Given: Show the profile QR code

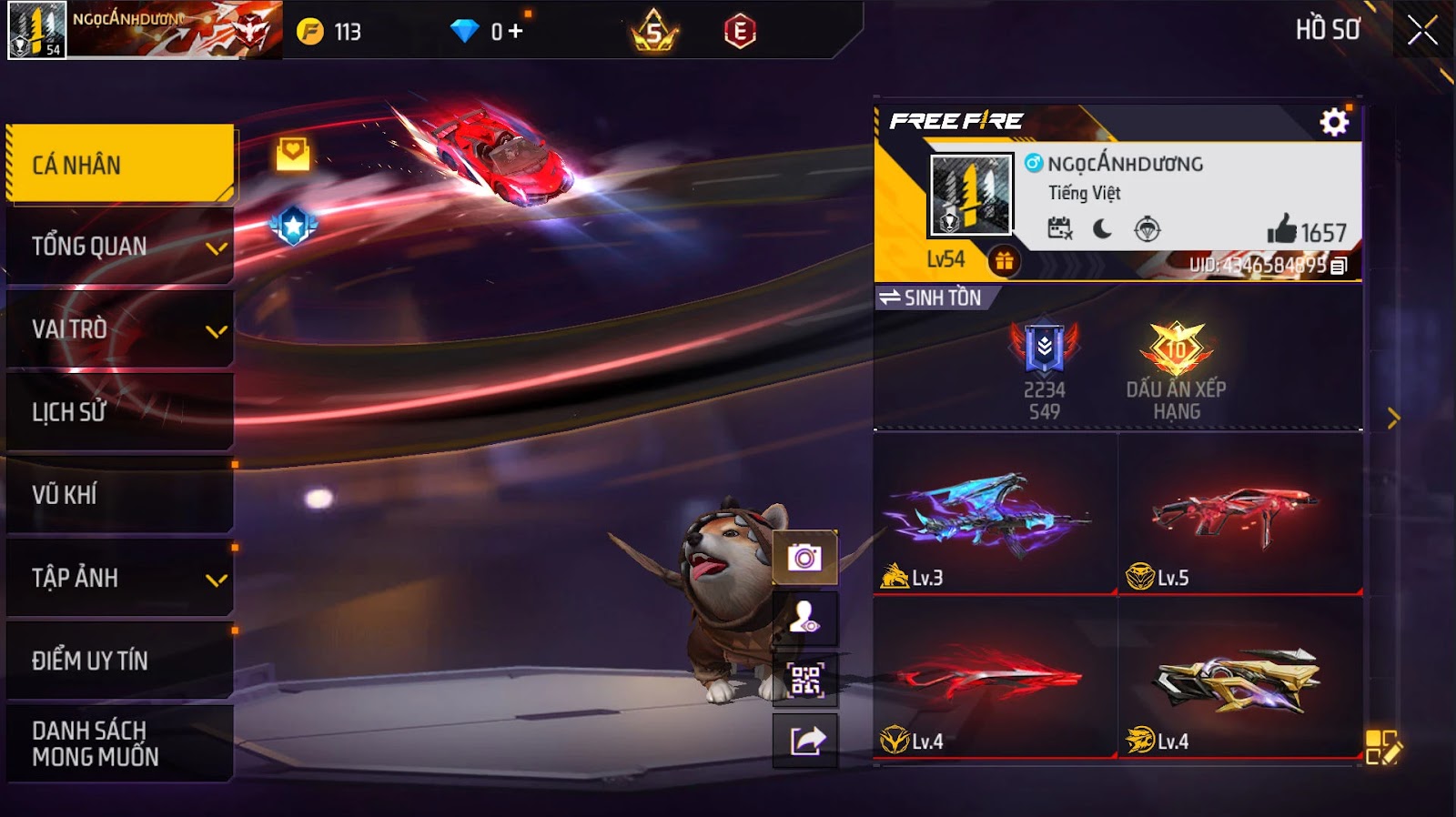Looking at the screenshot, I should 804,679.
